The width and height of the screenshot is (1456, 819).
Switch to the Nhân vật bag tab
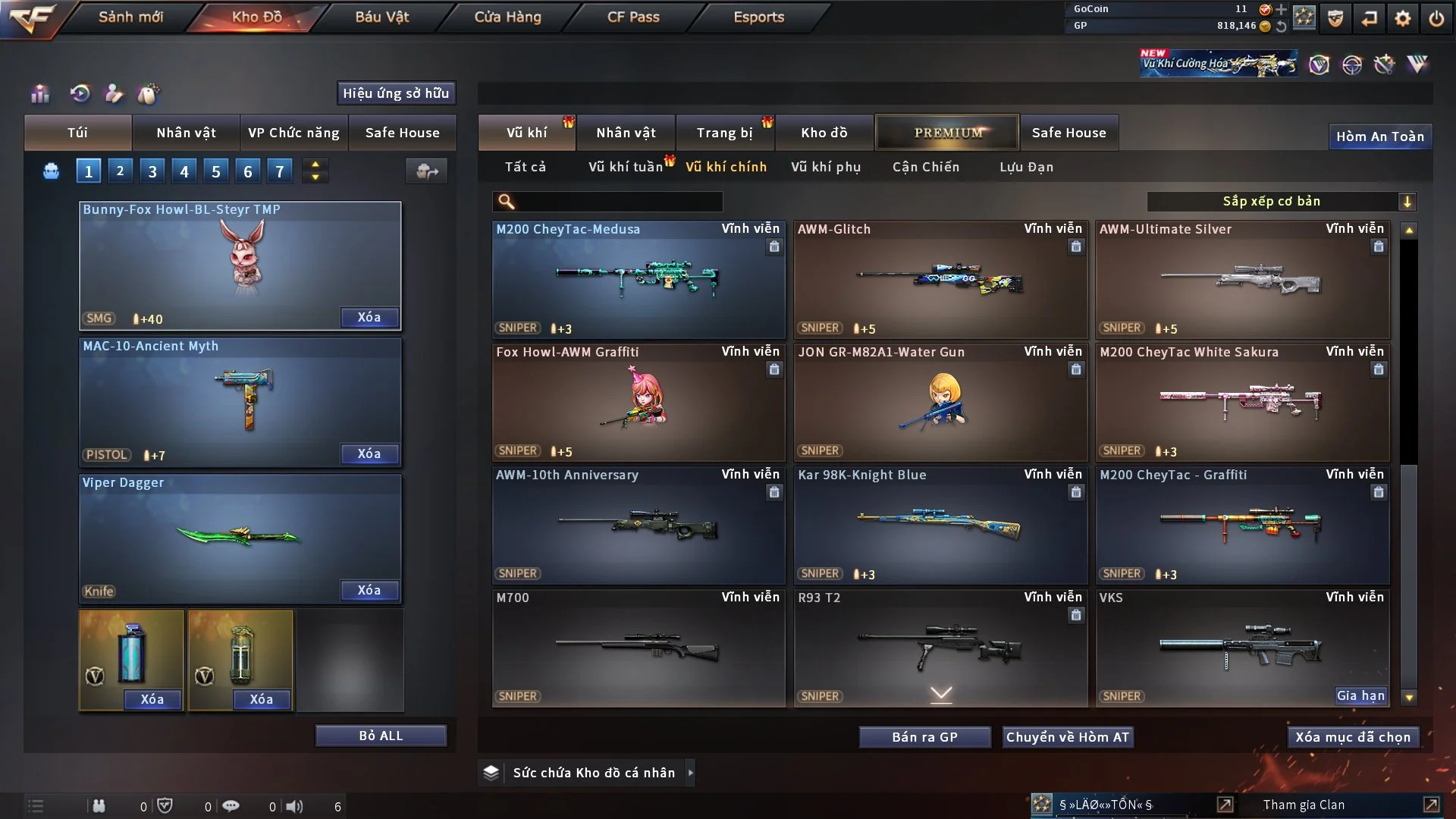tap(186, 133)
